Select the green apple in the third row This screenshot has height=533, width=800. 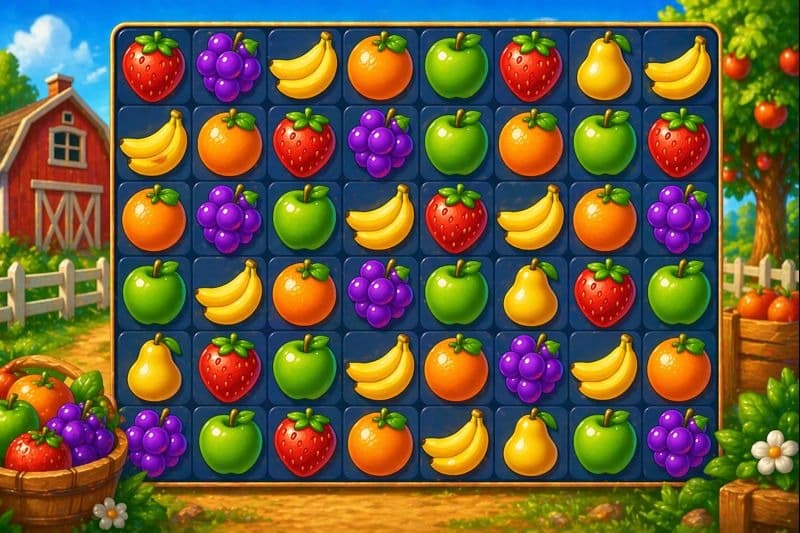[304, 218]
